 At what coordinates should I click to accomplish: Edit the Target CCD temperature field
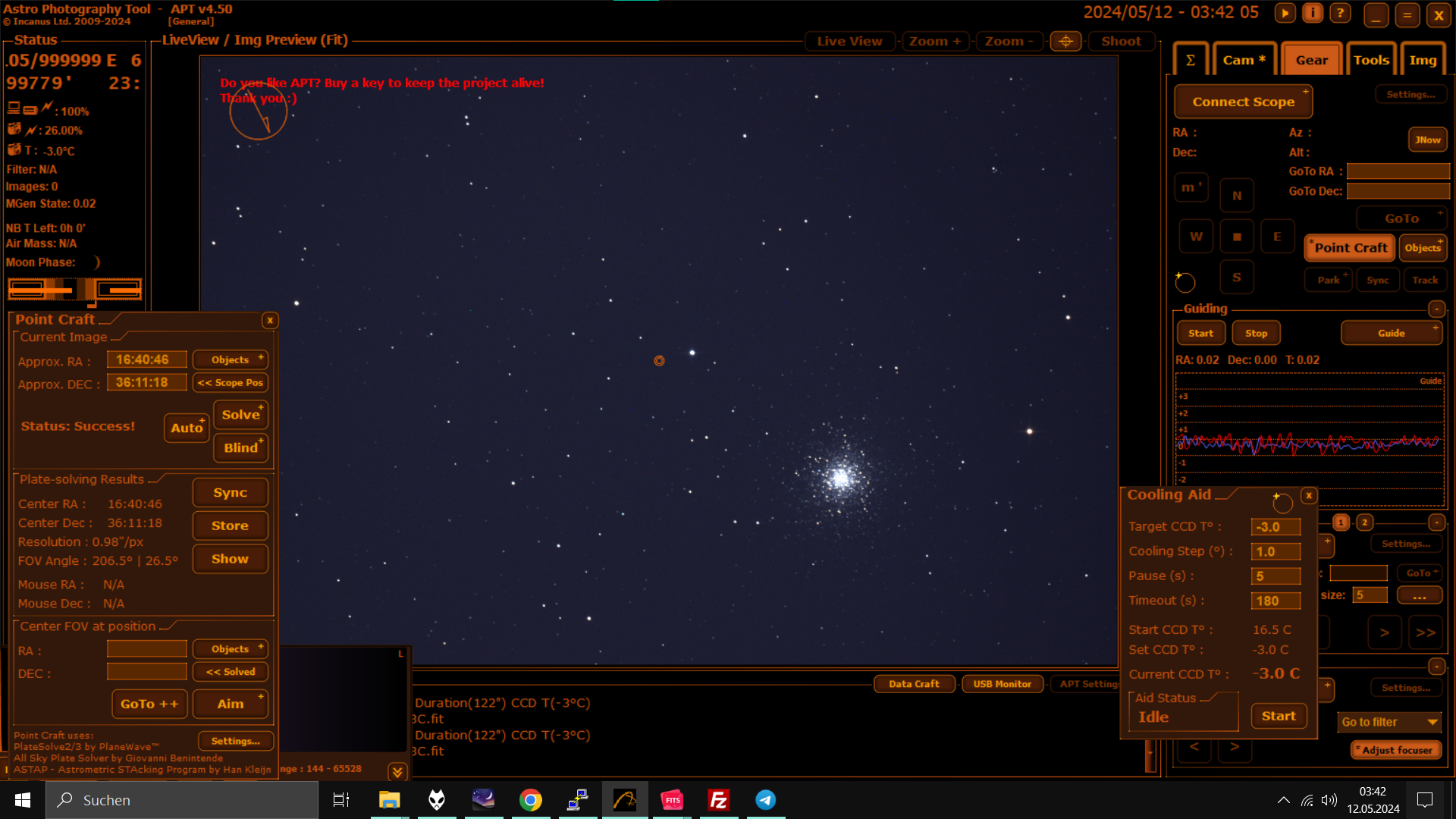click(1276, 527)
